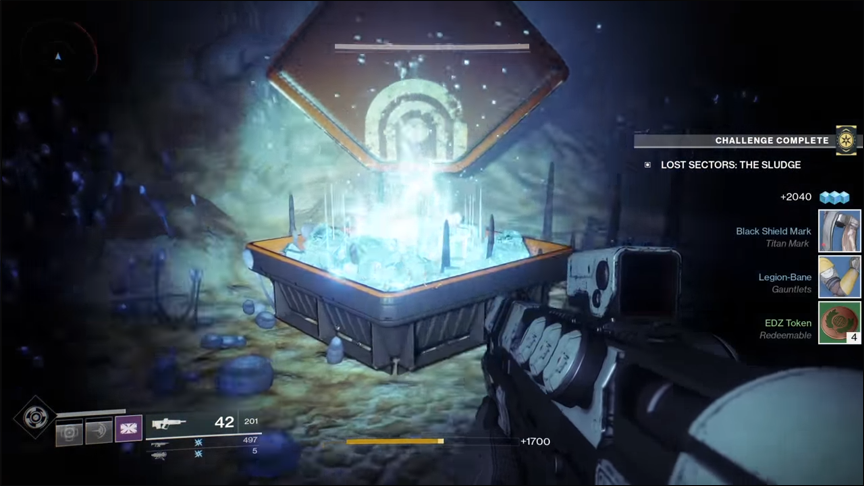Select the grenade ability icon
Screen dimensions: 864x486
67,432
